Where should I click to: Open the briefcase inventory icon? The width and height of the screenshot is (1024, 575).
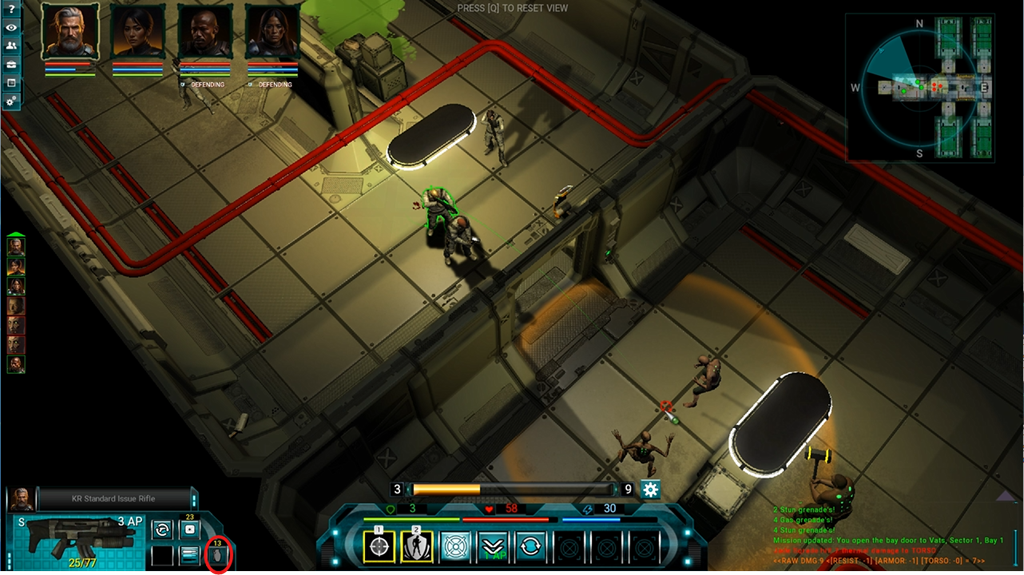coord(11,82)
